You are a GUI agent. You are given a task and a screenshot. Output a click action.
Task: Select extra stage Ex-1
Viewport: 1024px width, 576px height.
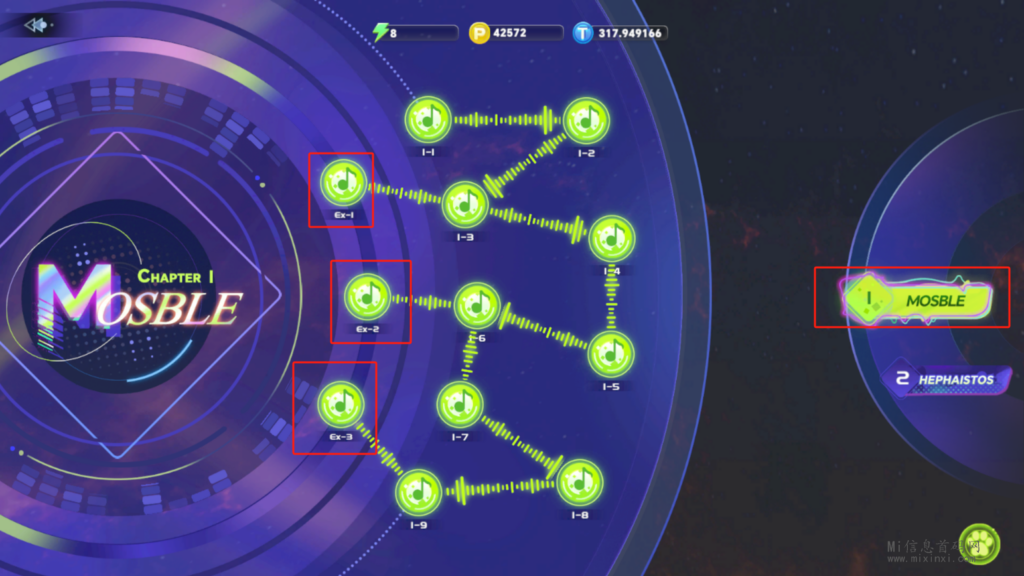pyautogui.click(x=343, y=184)
